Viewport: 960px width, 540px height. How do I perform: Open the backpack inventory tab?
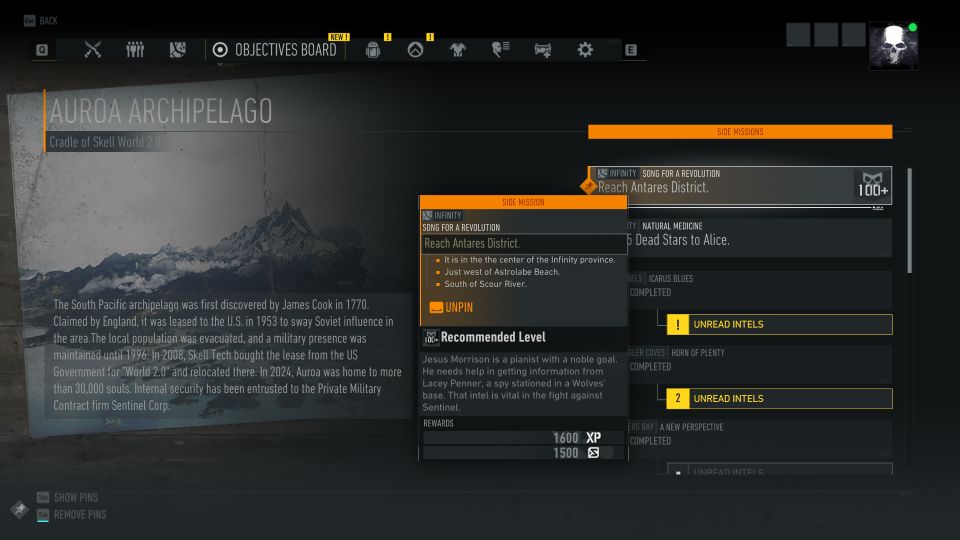pos(373,50)
